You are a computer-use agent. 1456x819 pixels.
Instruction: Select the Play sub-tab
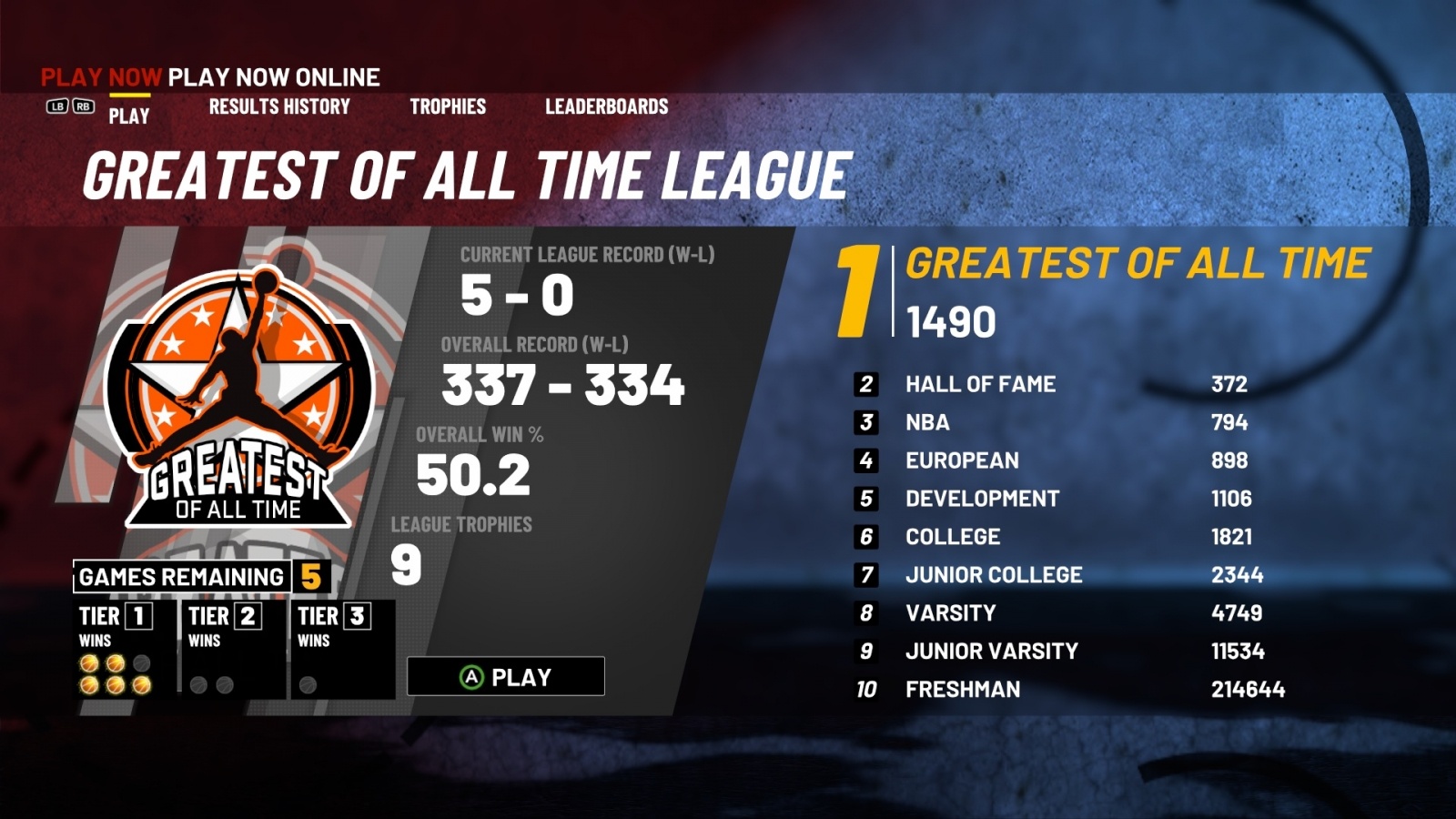pyautogui.click(x=129, y=116)
